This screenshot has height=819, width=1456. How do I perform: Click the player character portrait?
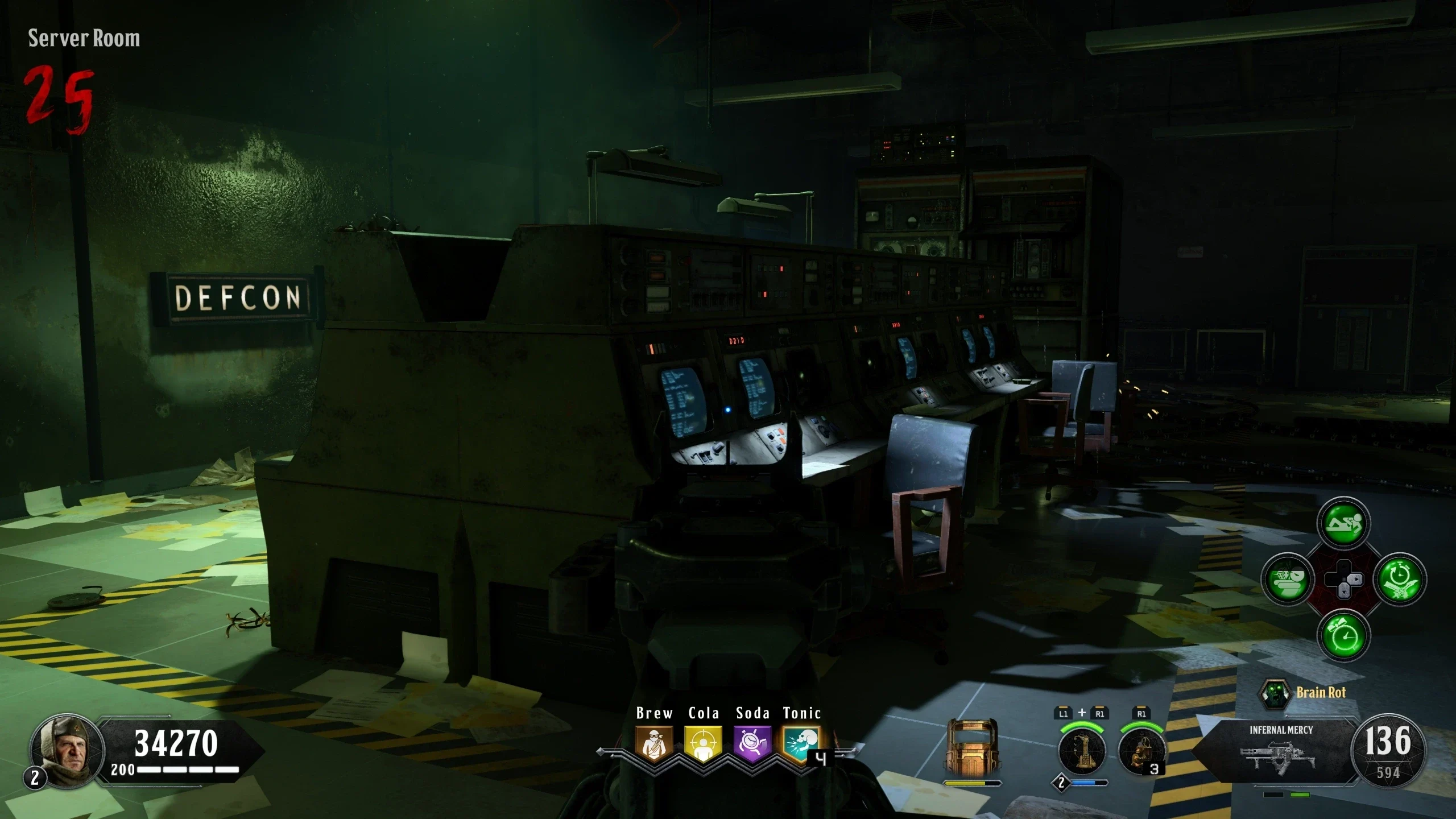pyautogui.click(x=67, y=751)
